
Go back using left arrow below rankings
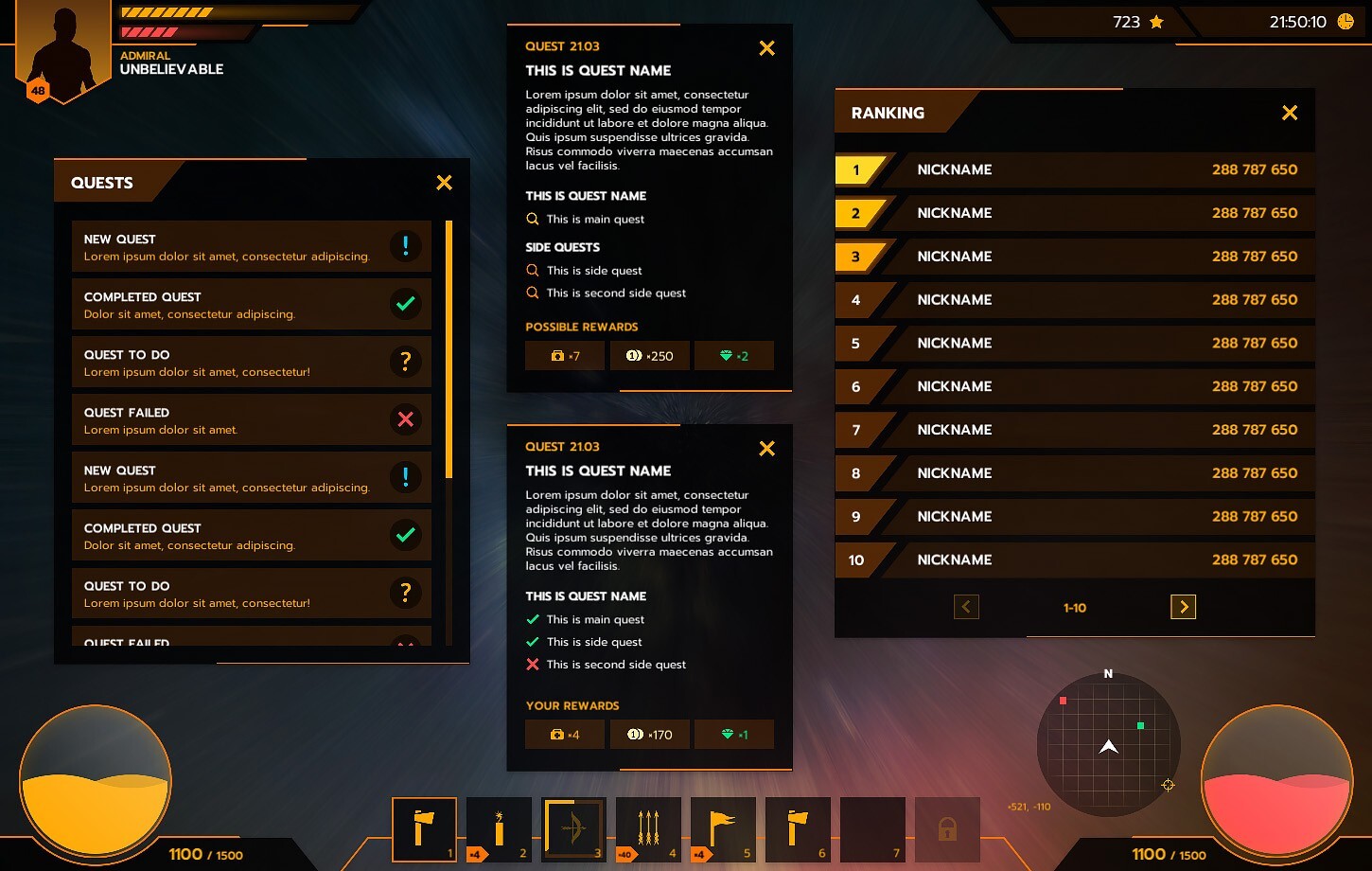(x=966, y=607)
